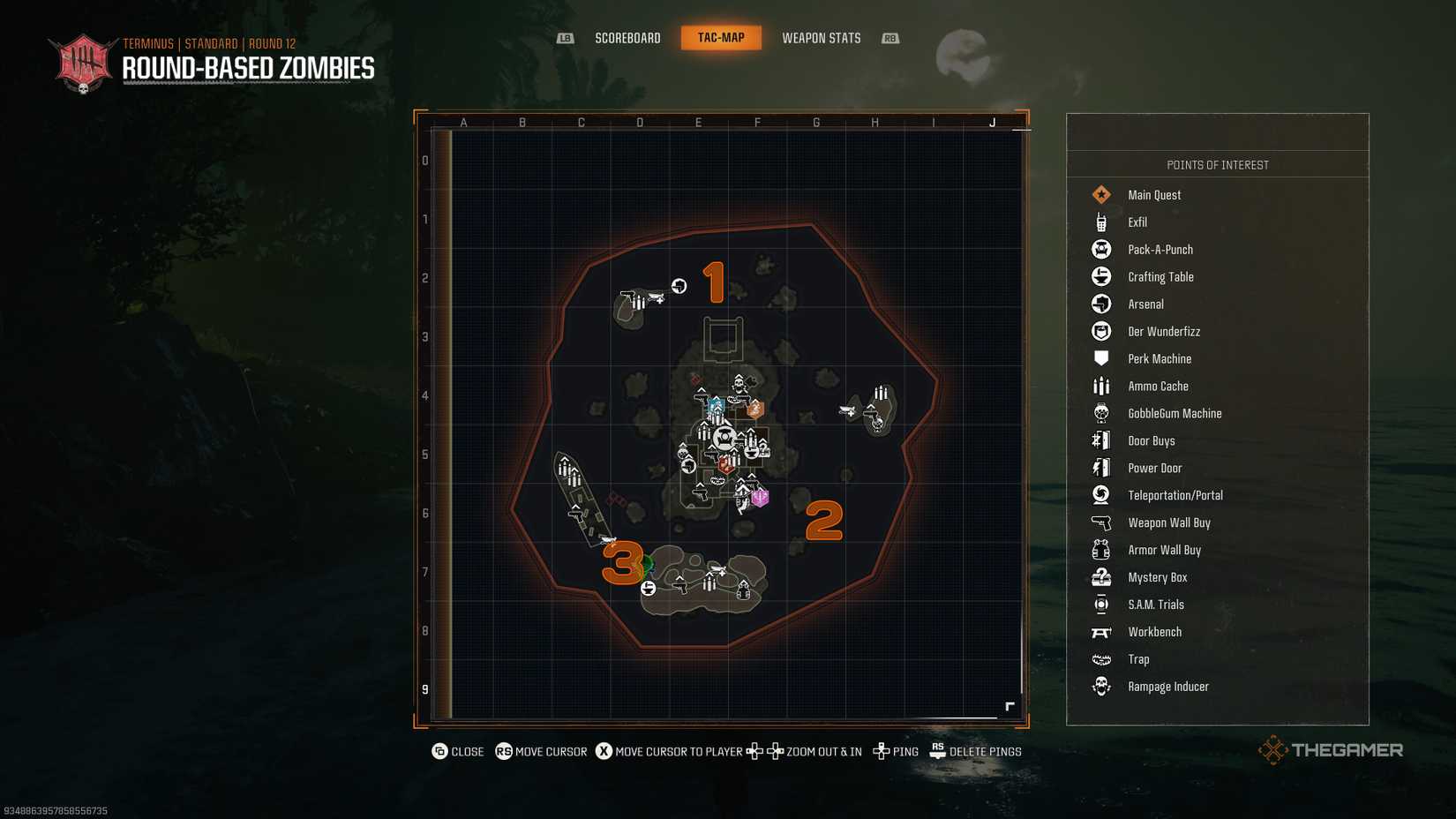Click Delete Pings at the bottom bar
The width and height of the screenshot is (1456, 819).
(985, 751)
